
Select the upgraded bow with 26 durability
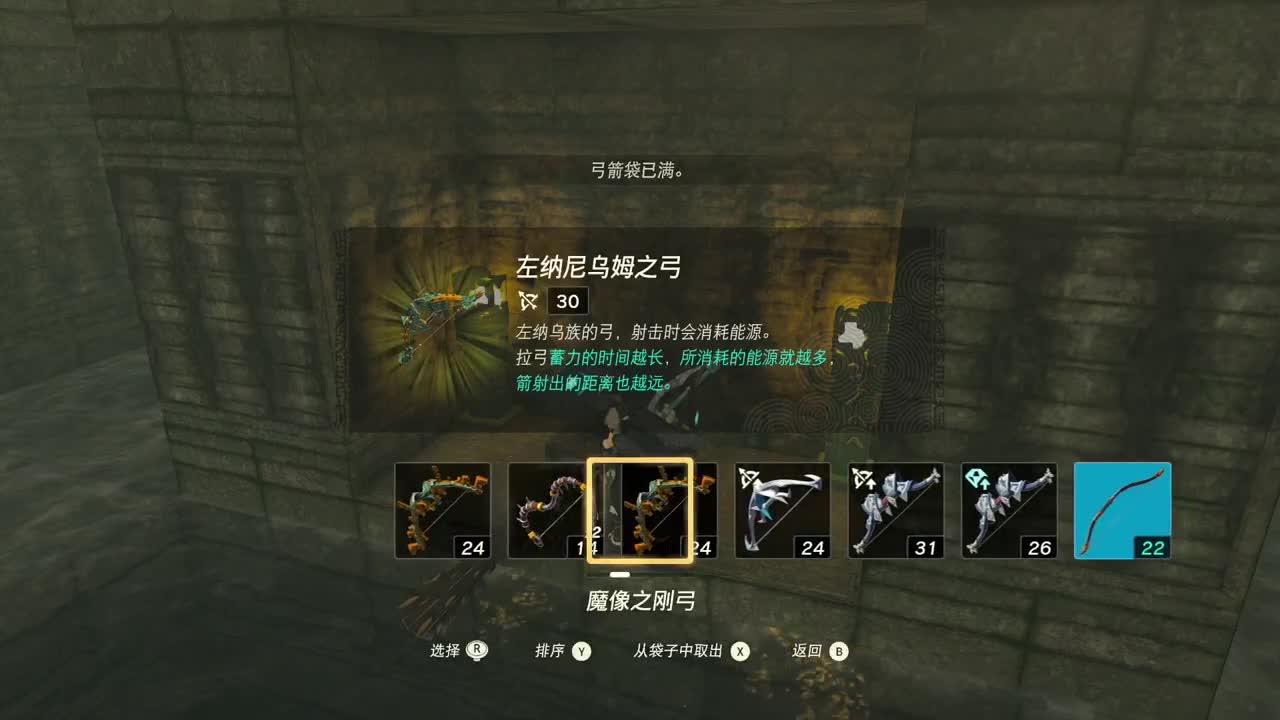(x=1009, y=510)
